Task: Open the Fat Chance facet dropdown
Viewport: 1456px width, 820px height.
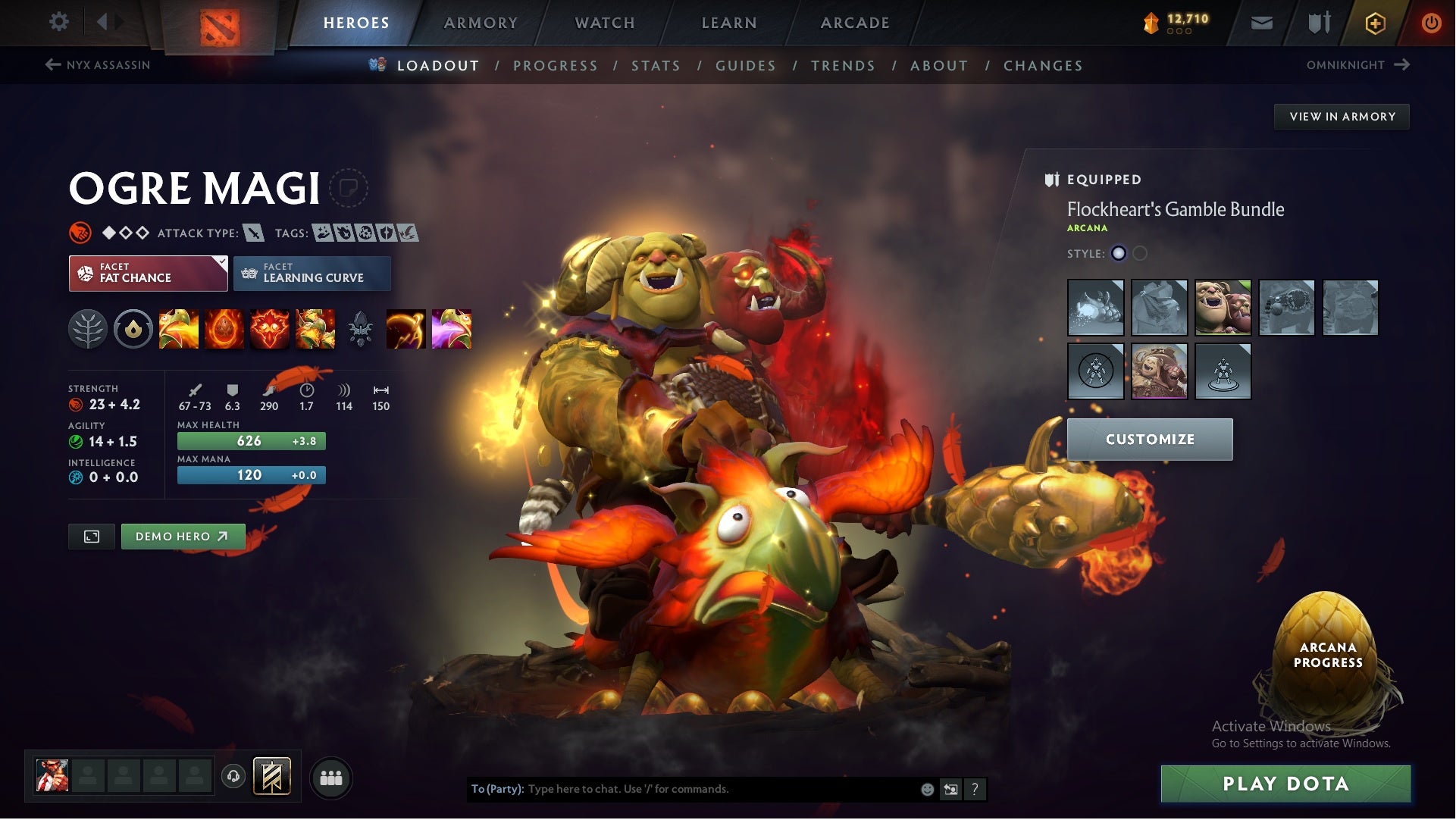Action: point(220,262)
